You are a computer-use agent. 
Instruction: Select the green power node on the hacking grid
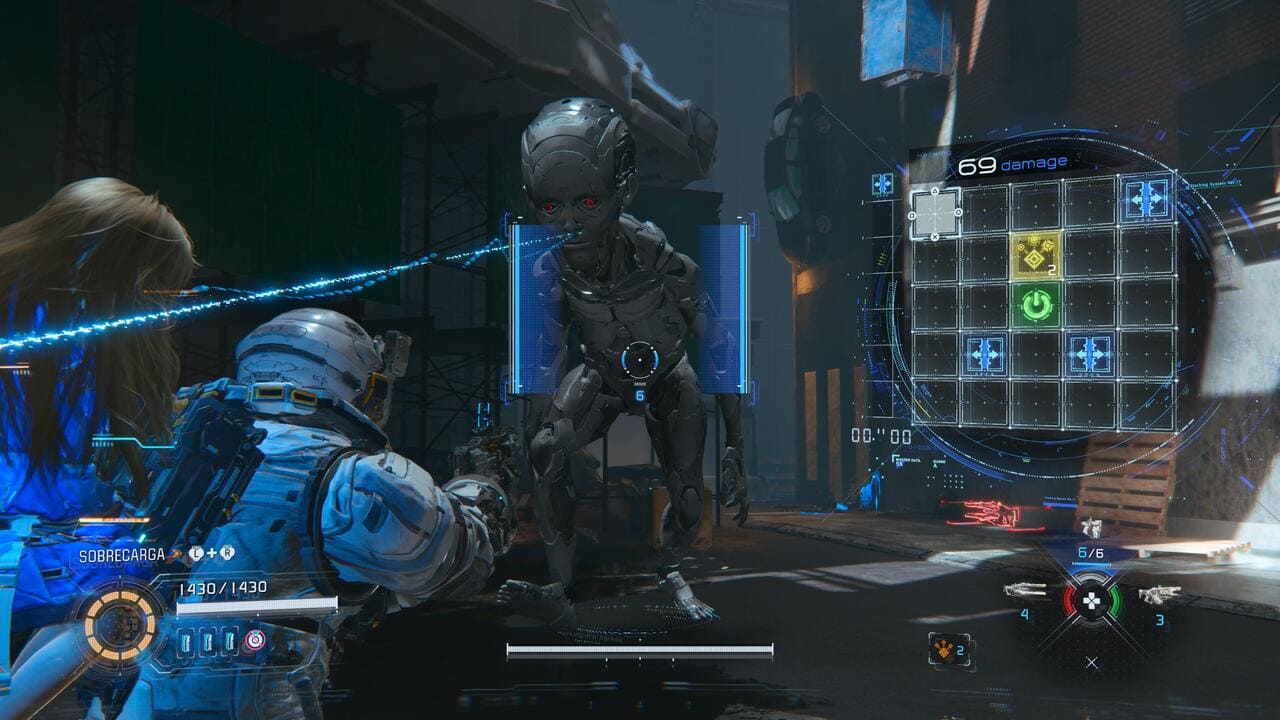[x=1039, y=303]
